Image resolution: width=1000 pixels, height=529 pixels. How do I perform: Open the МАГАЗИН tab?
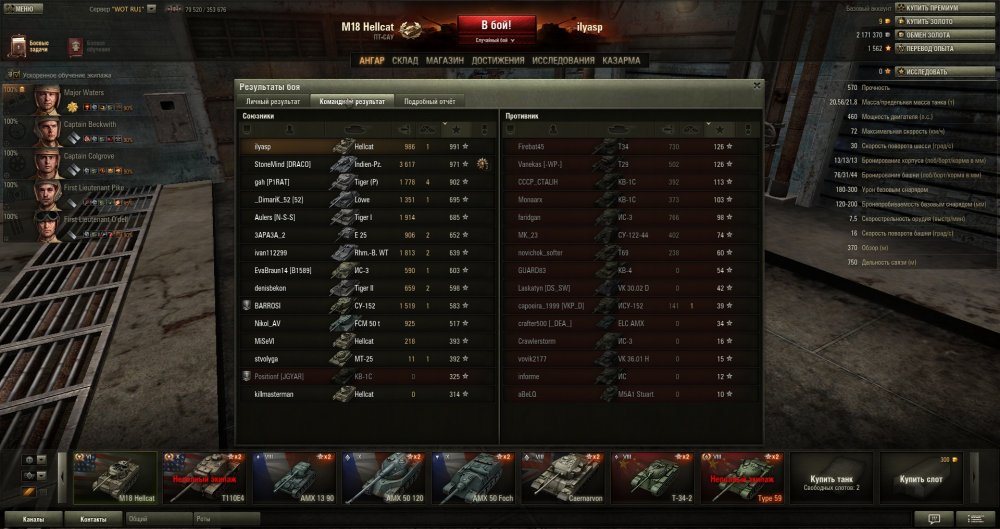click(x=444, y=60)
